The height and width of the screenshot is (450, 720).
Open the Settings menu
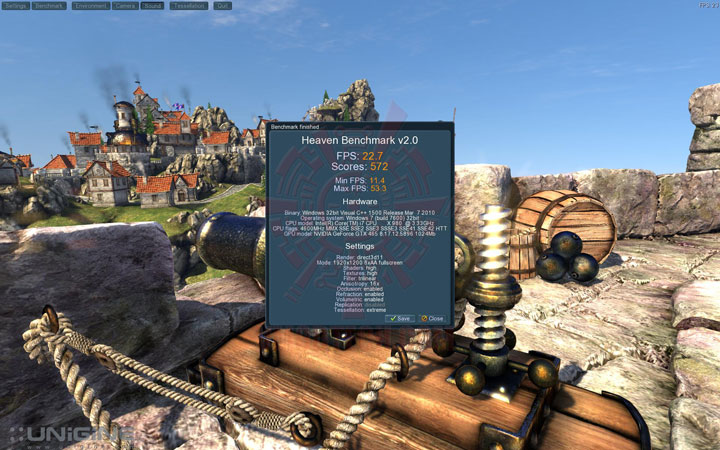15,6
